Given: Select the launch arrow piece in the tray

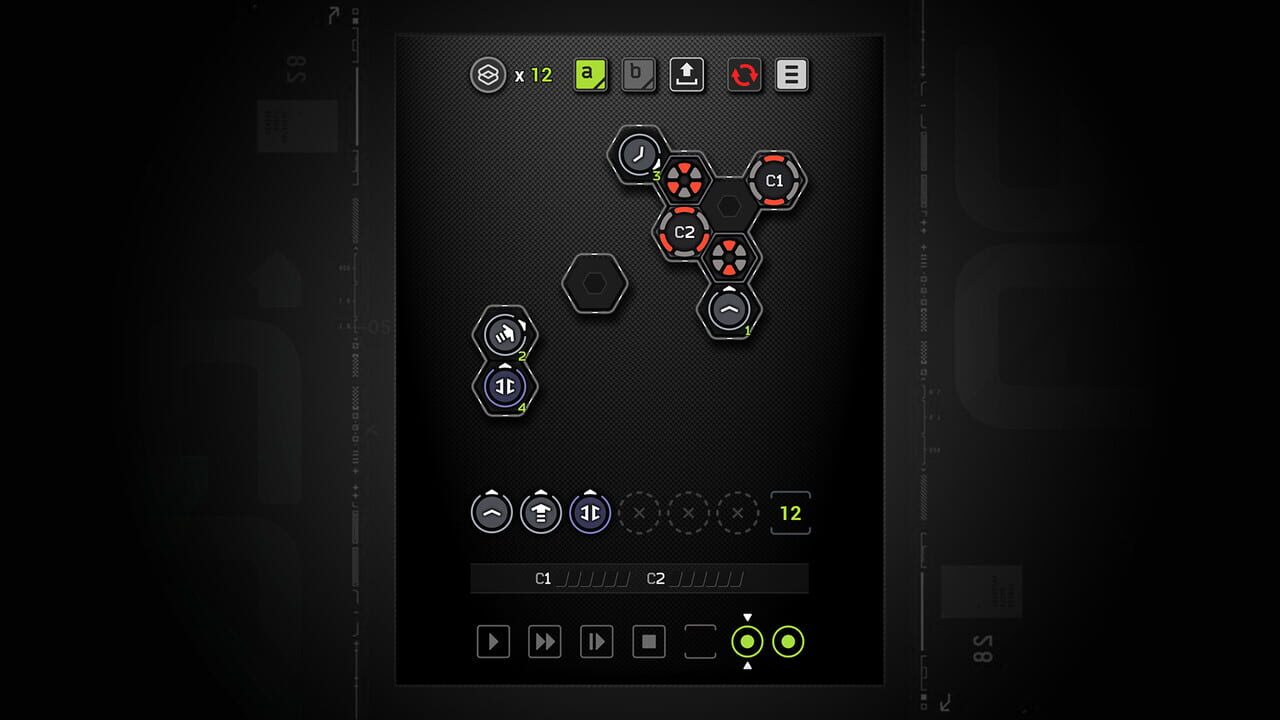Looking at the screenshot, I should coord(540,513).
